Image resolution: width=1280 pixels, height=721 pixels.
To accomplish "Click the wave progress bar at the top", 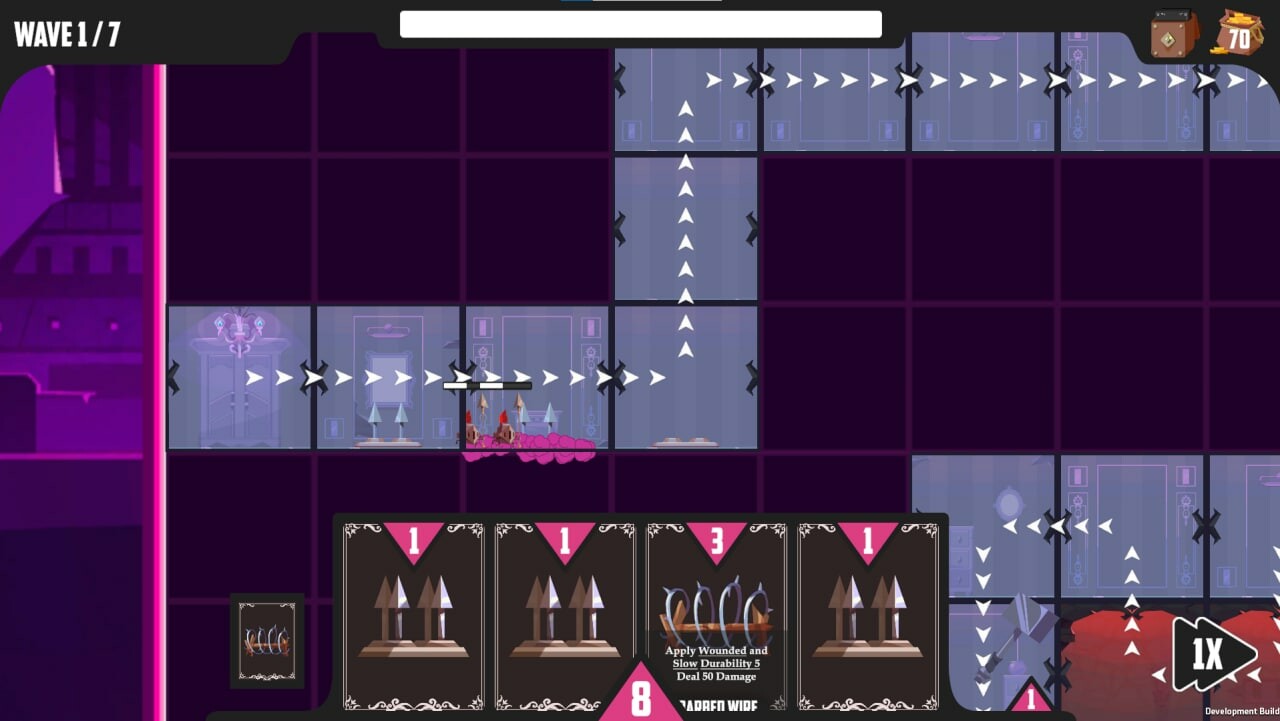I will [640, 24].
